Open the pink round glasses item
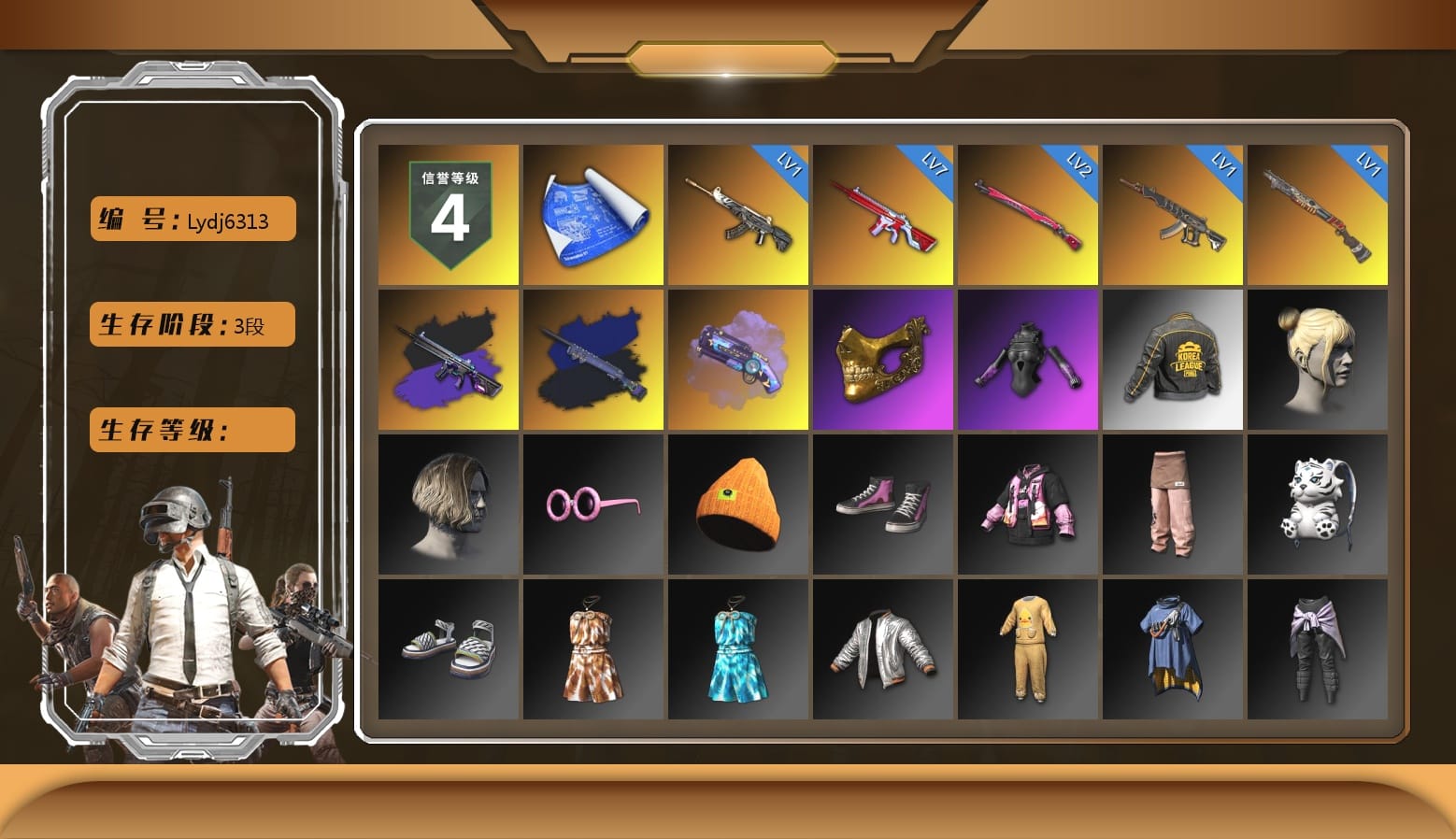The height and width of the screenshot is (839, 1456). [592, 505]
